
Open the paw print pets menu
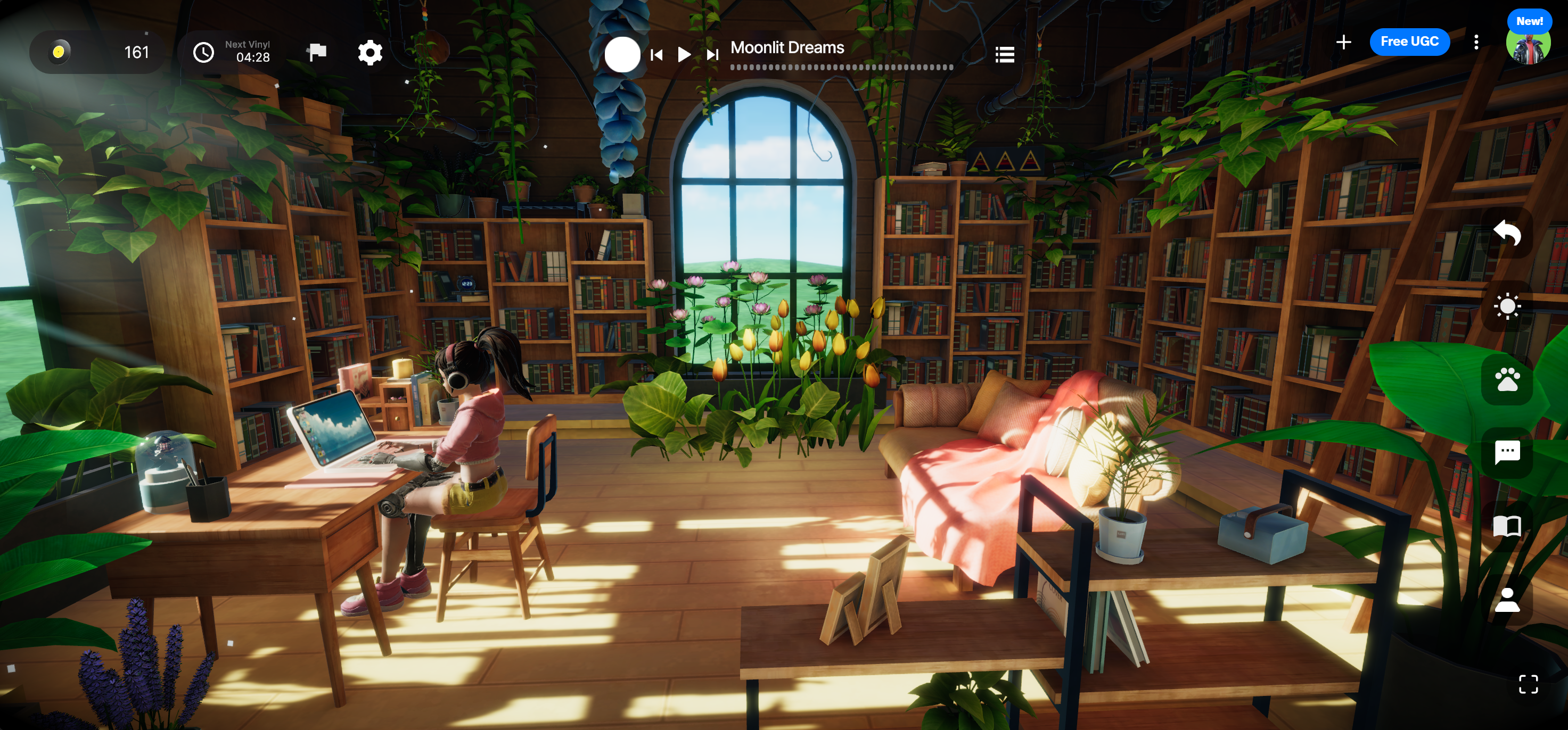click(1507, 379)
